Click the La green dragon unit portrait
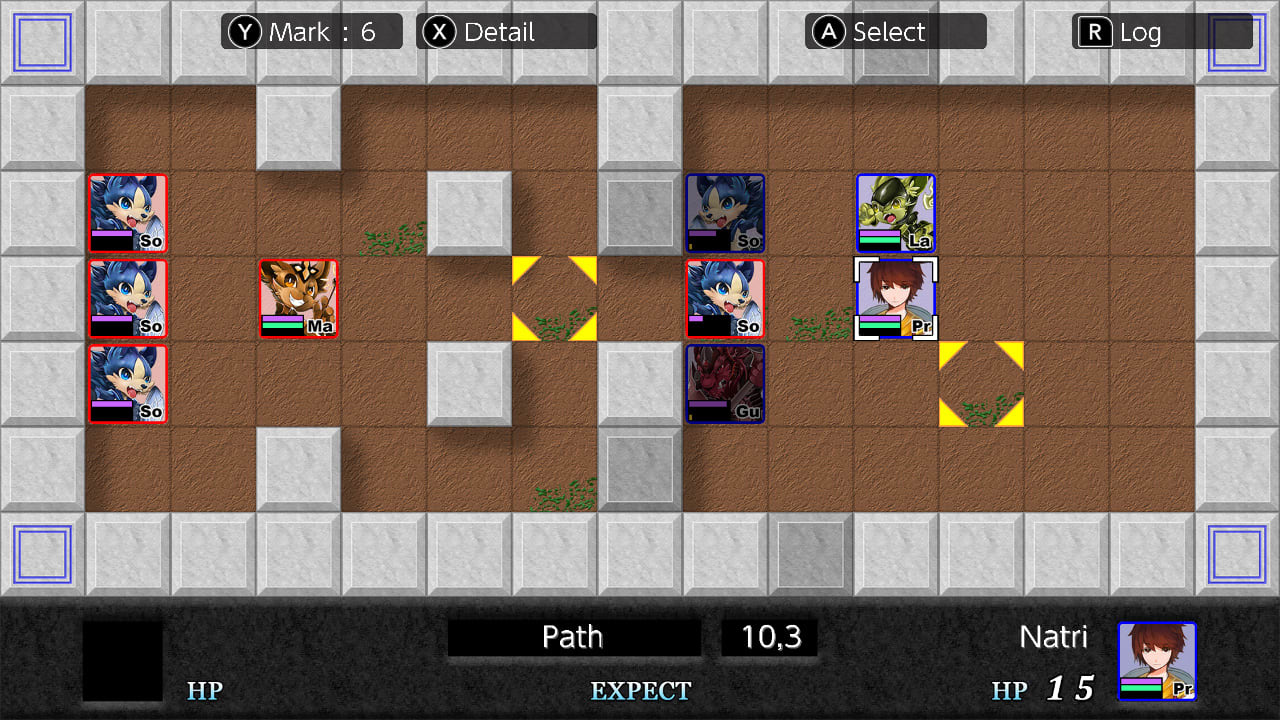Screen dimensions: 1280x720 895,213
